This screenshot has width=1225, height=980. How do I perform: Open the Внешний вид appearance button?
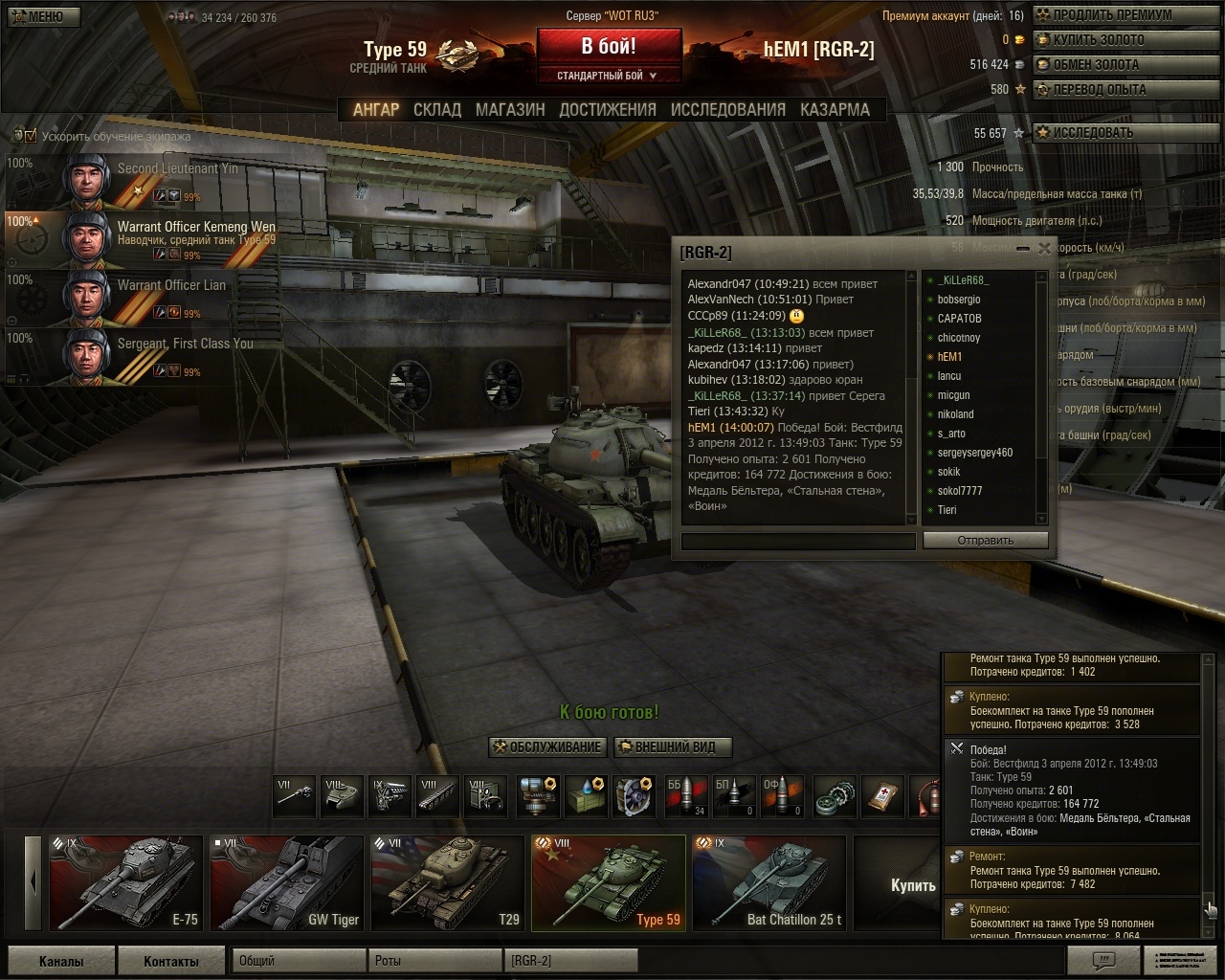673,747
